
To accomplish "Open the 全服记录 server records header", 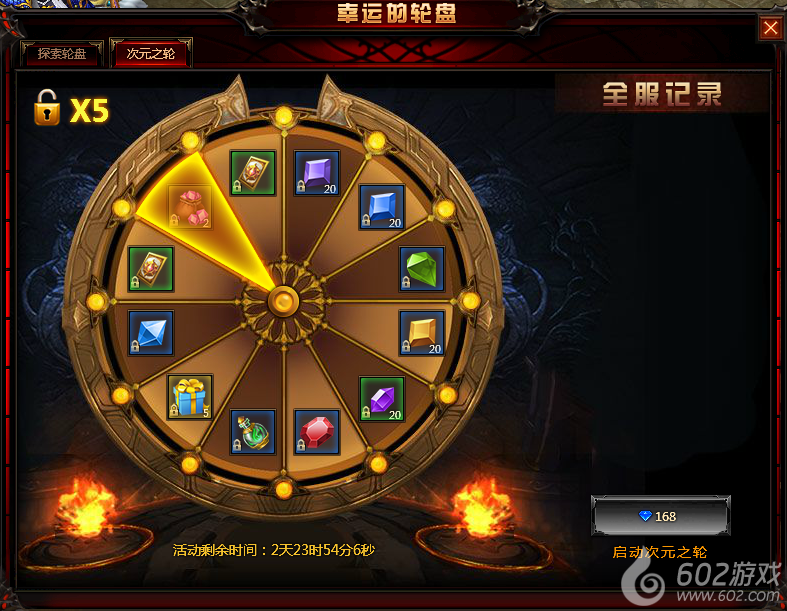I will (x=662, y=94).
